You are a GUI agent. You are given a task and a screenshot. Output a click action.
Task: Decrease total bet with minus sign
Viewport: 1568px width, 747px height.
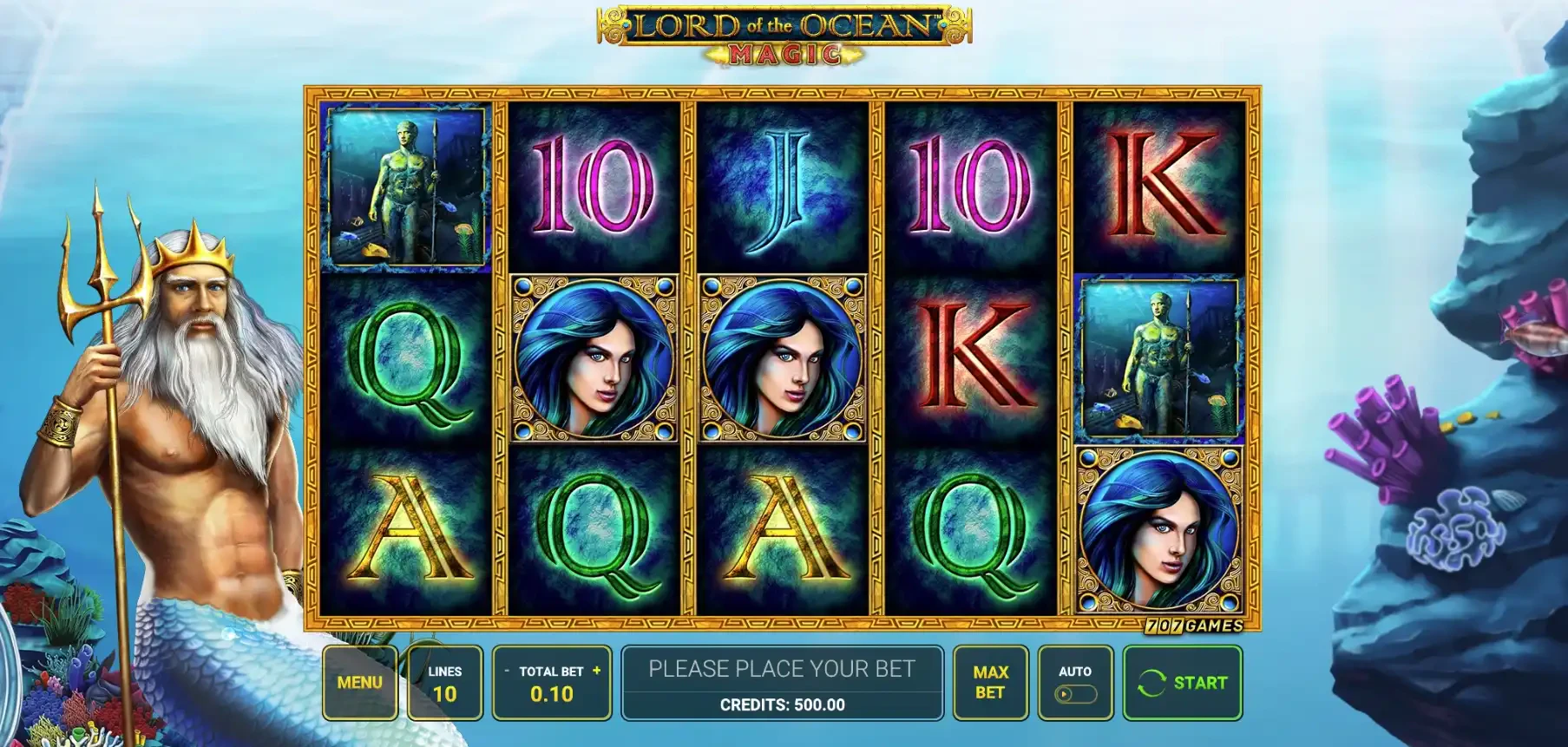point(507,671)
